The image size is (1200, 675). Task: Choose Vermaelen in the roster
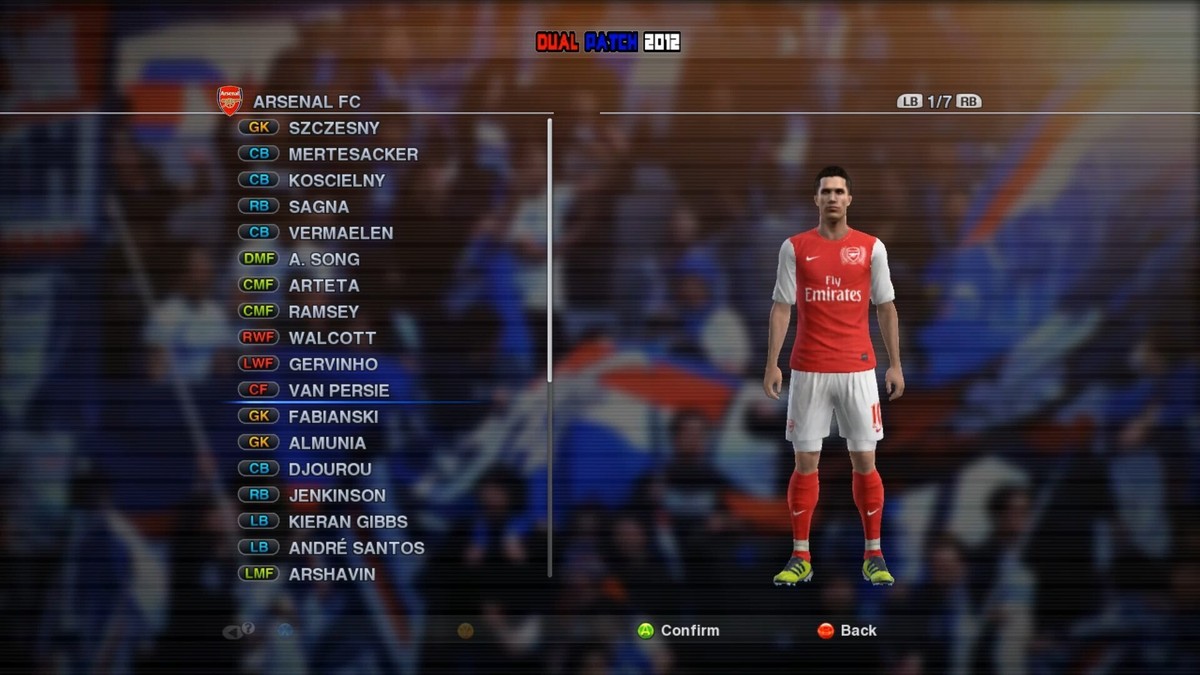[x=340, y=233]
